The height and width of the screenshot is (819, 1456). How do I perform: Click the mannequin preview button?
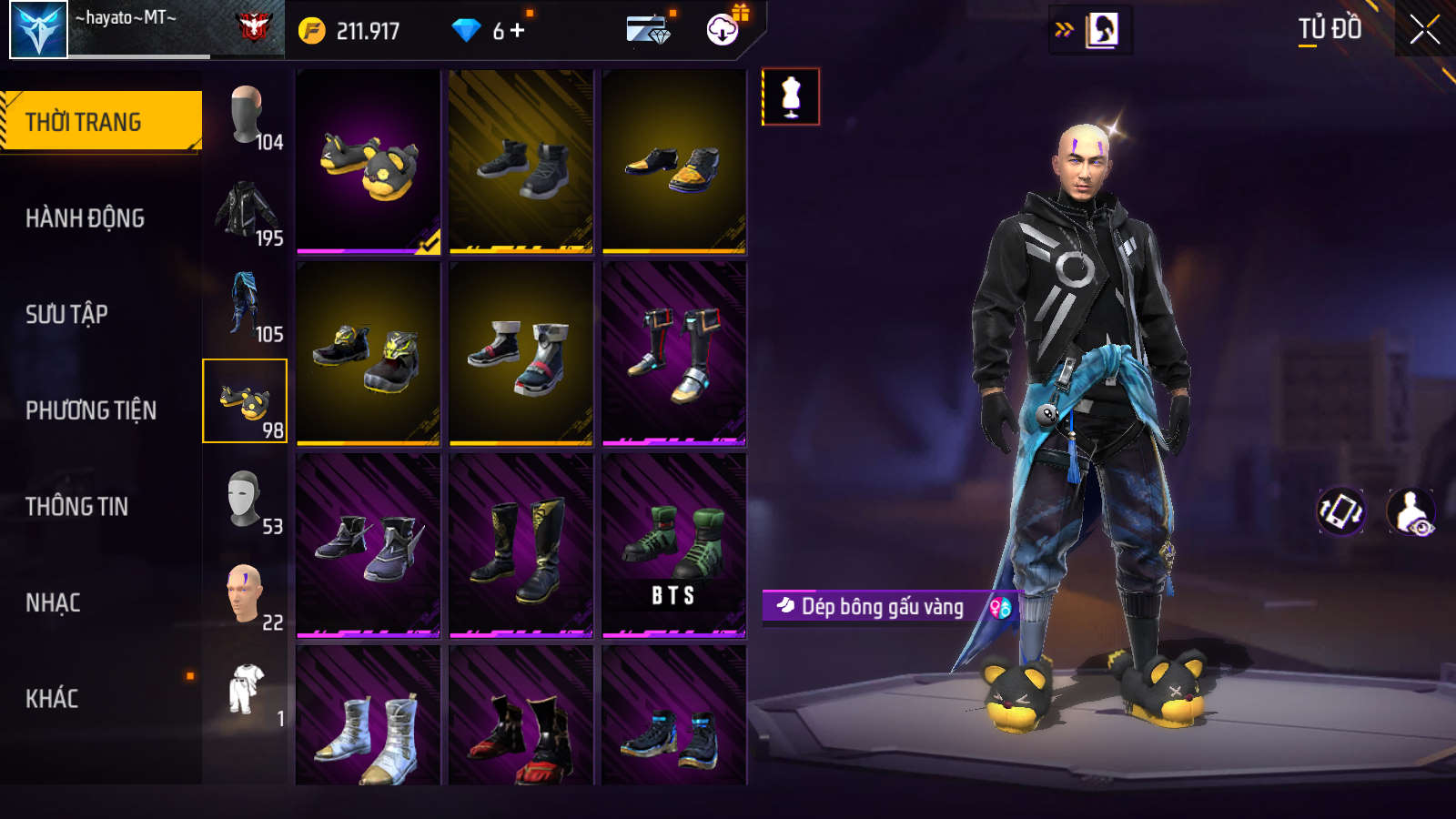791,96
